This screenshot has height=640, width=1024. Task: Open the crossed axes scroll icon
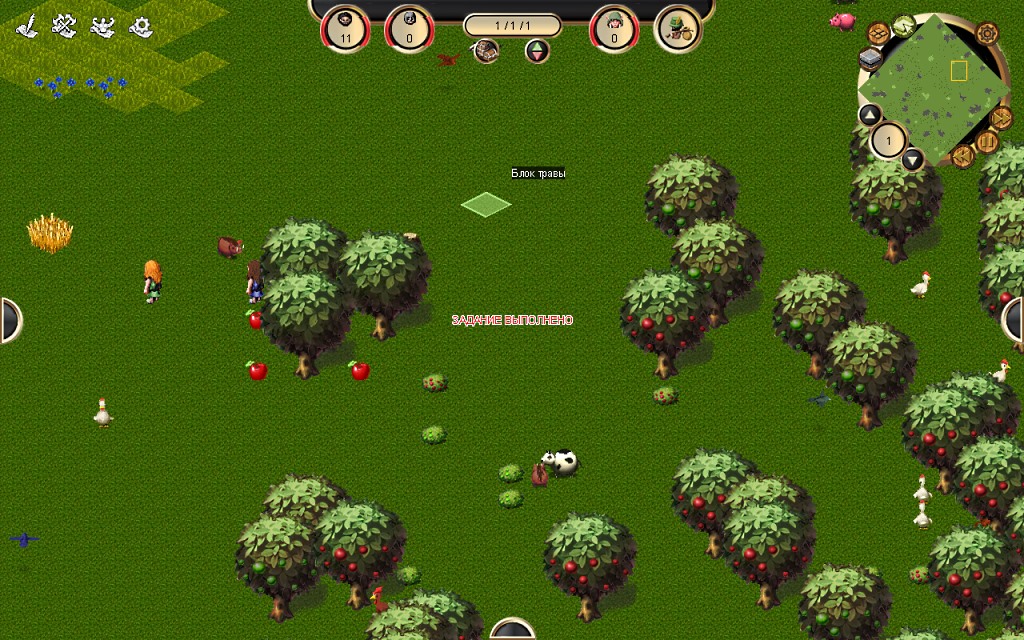65,26
